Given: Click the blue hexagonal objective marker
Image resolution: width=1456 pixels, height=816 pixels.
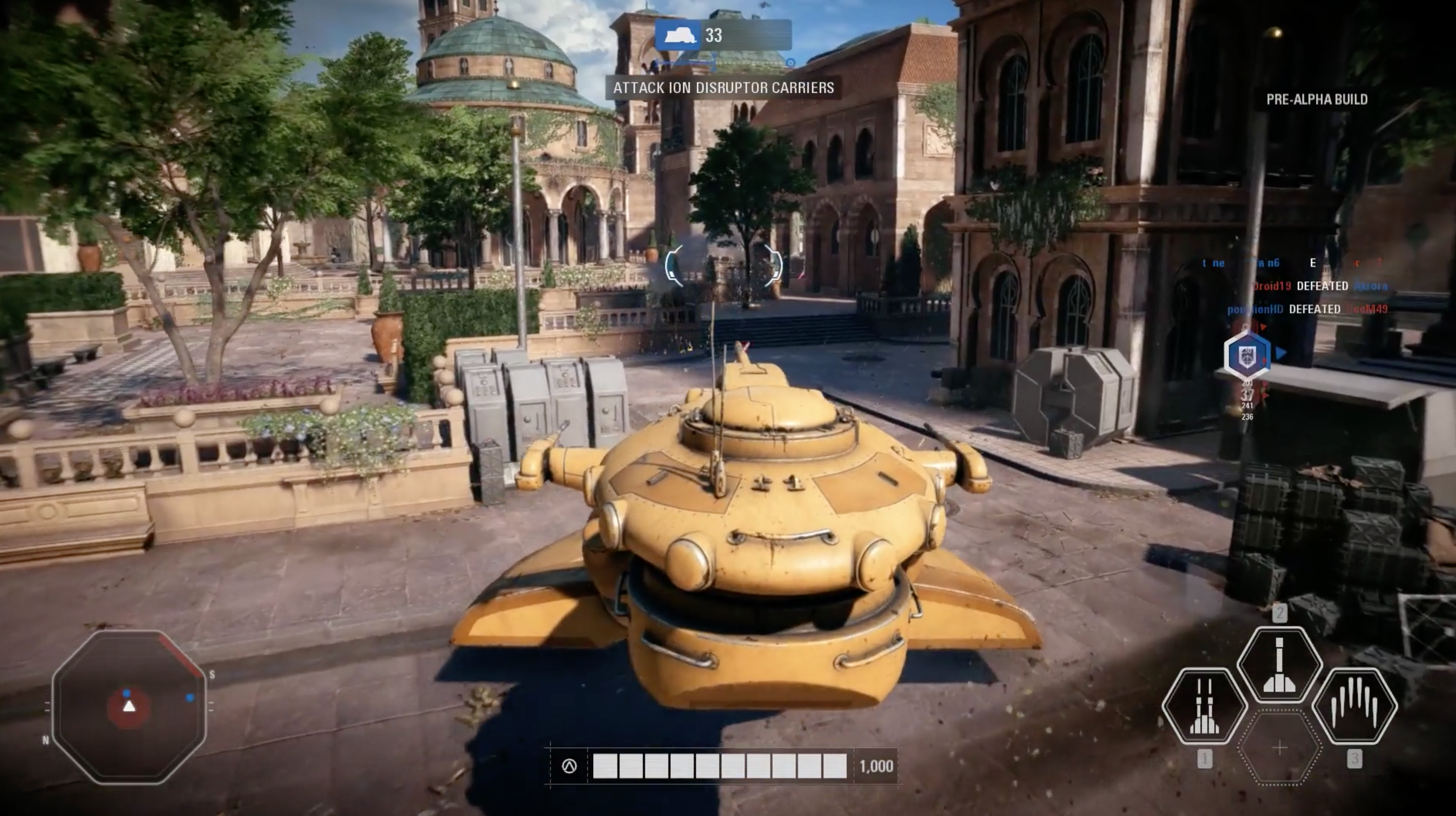Looking at the screenshot, I should pyautogui.click(x=1247, y=354).
